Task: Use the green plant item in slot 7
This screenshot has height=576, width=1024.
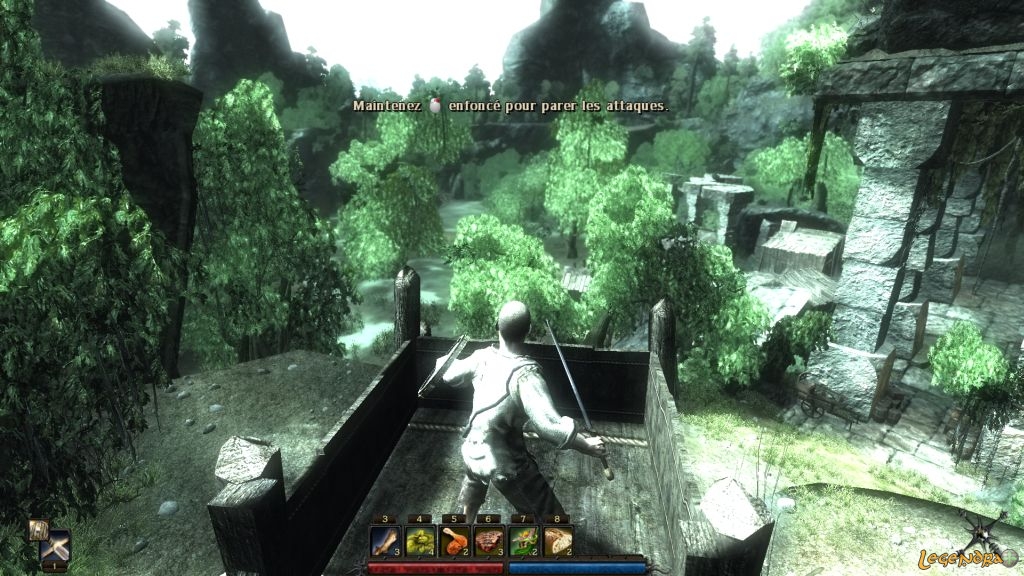Action: pyautogui.click(x=524, y=541)
